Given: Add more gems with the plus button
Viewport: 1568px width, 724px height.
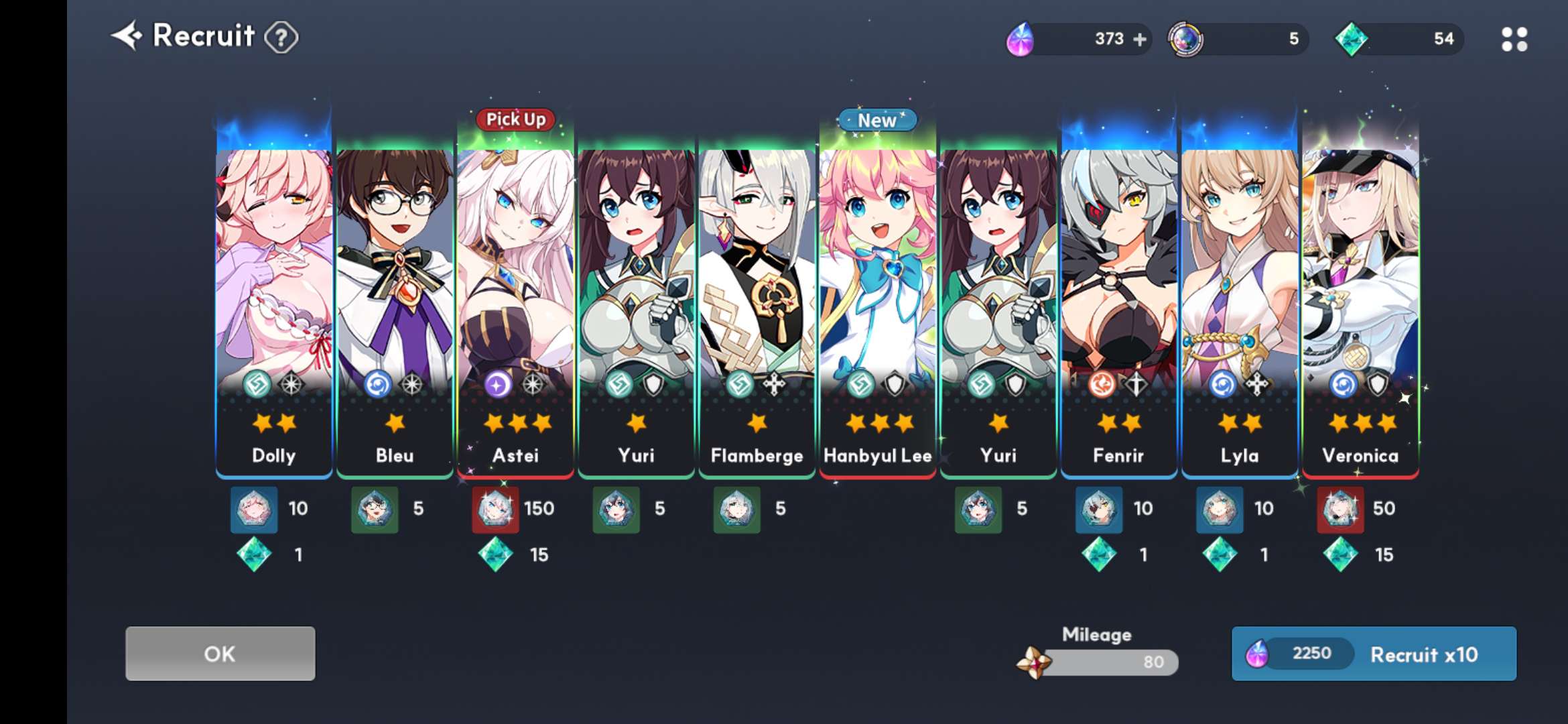Looking at the screenshot, I should coord(1139,40).
